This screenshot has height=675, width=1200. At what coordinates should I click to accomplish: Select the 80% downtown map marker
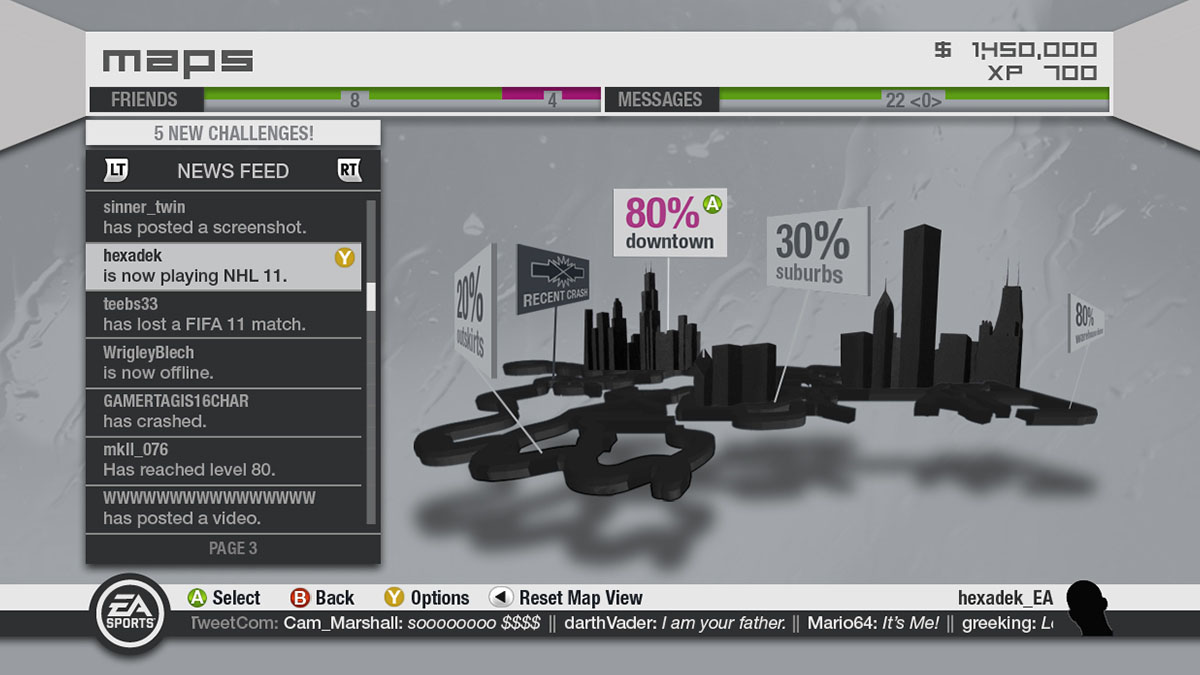[x=669, y=222]
